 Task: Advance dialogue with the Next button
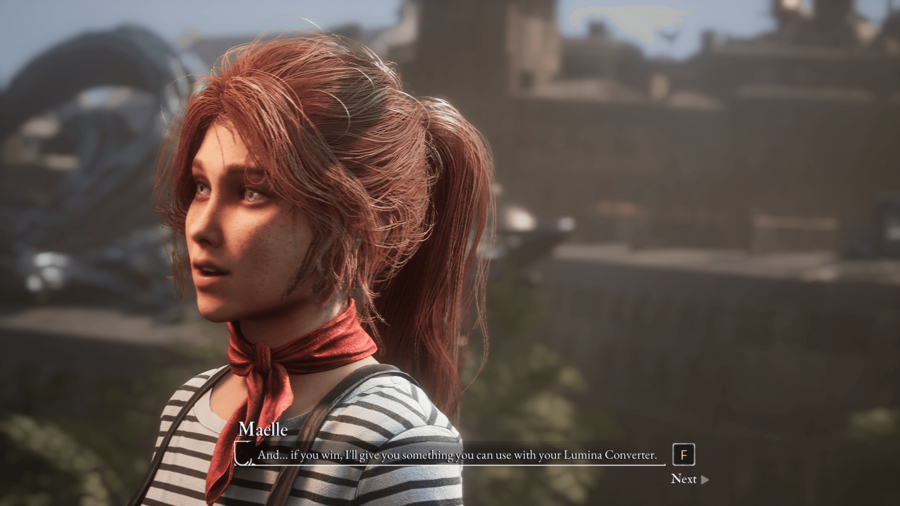(689, 479)
